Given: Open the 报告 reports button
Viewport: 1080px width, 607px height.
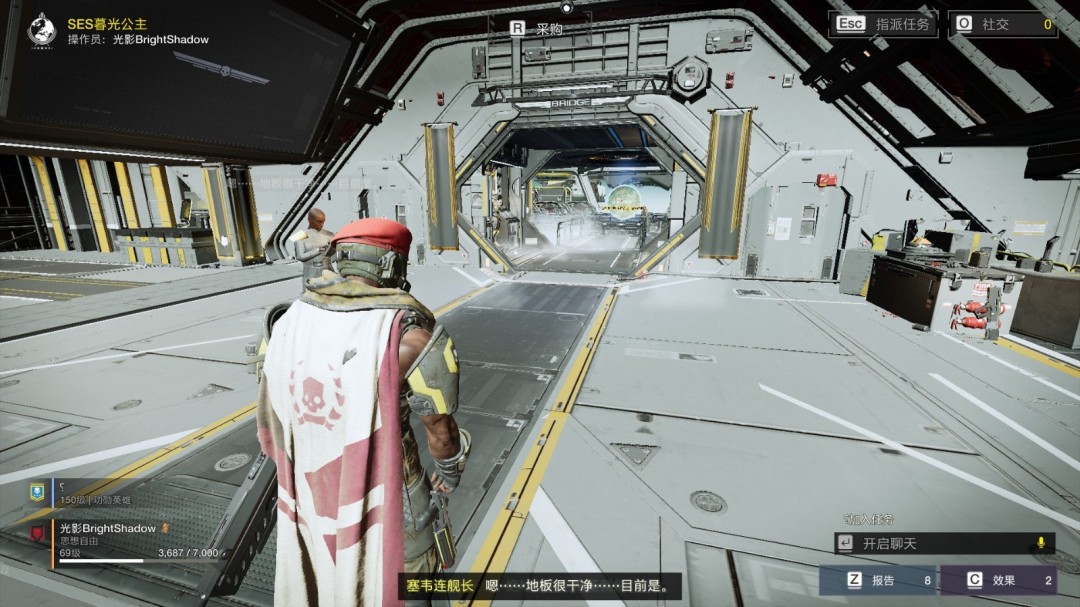Looking at the screenshot, I should (x=877, y=580).
